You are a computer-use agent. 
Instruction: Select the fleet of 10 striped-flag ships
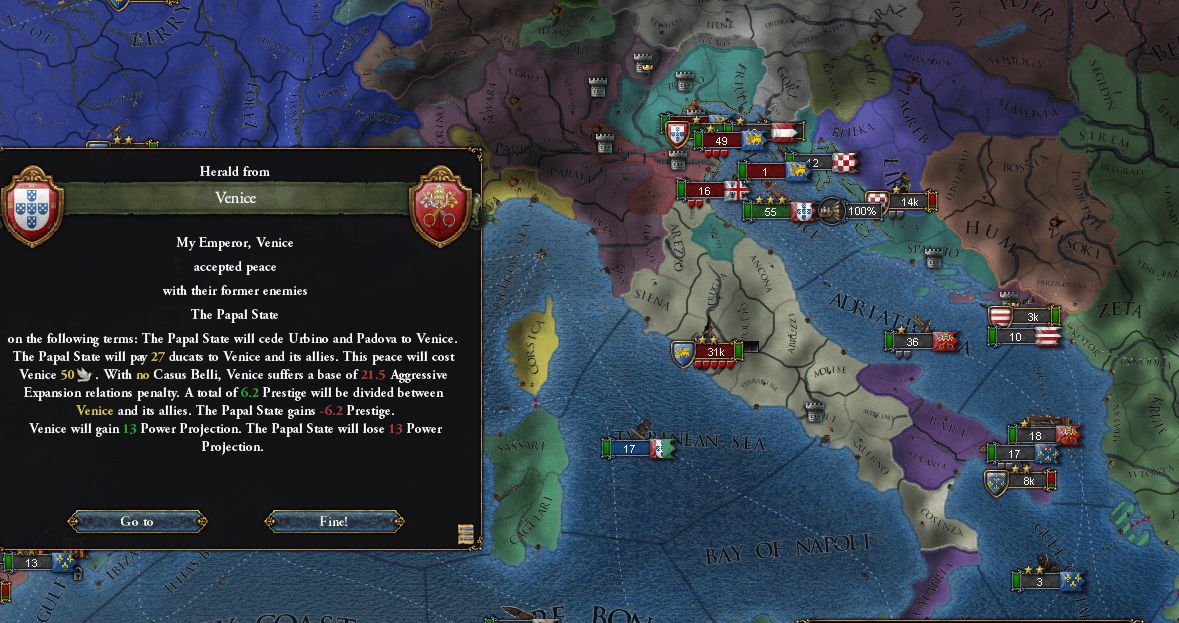1017,337
